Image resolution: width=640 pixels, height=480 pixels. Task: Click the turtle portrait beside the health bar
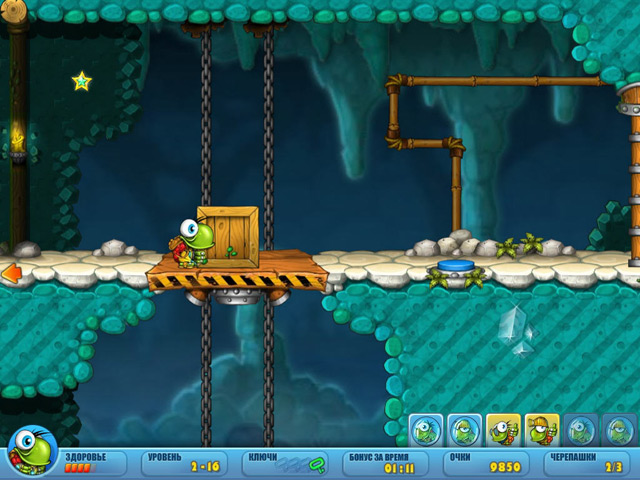pos(30,452)
